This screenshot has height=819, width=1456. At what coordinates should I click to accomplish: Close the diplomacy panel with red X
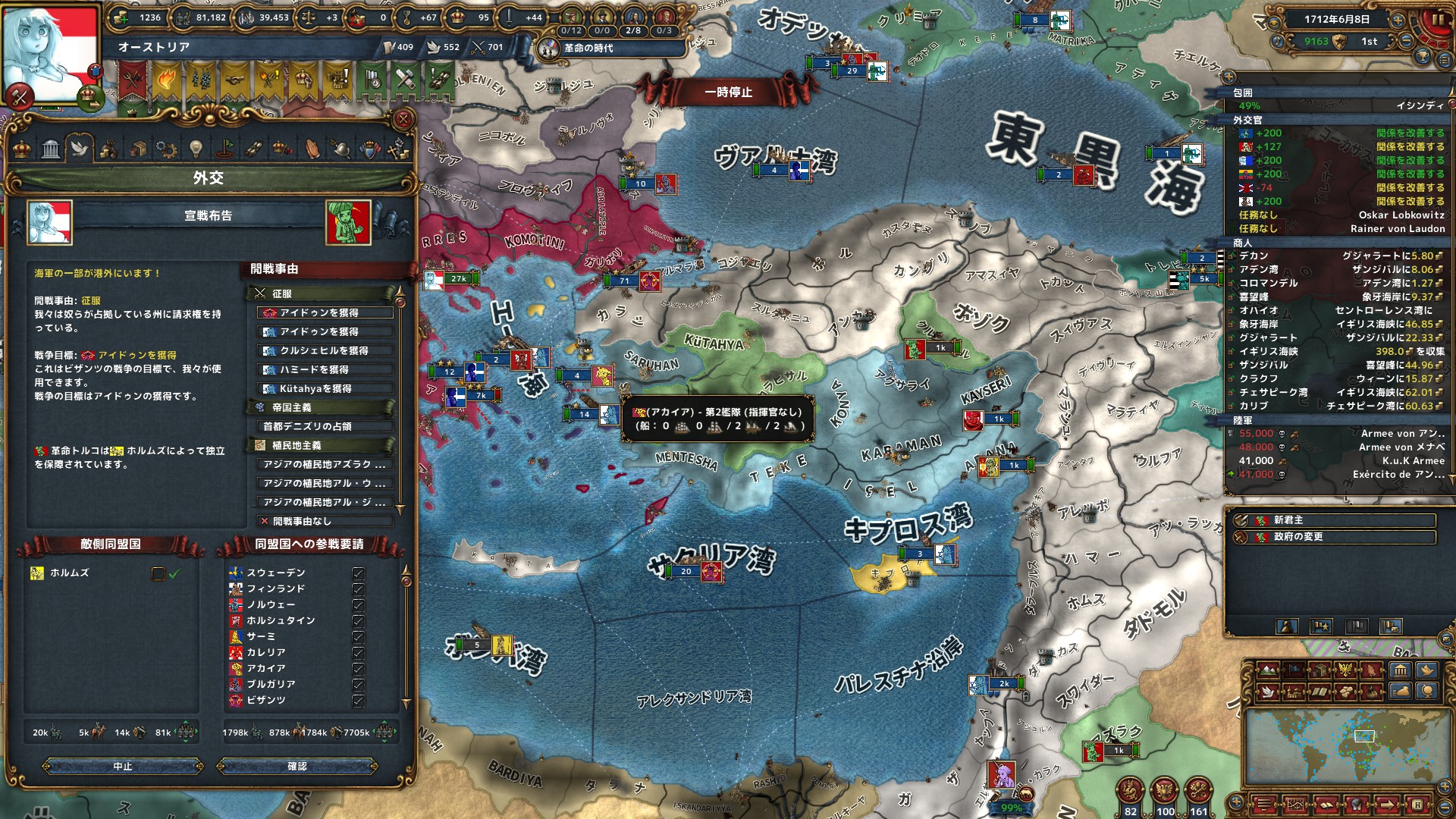coord(403,119)
